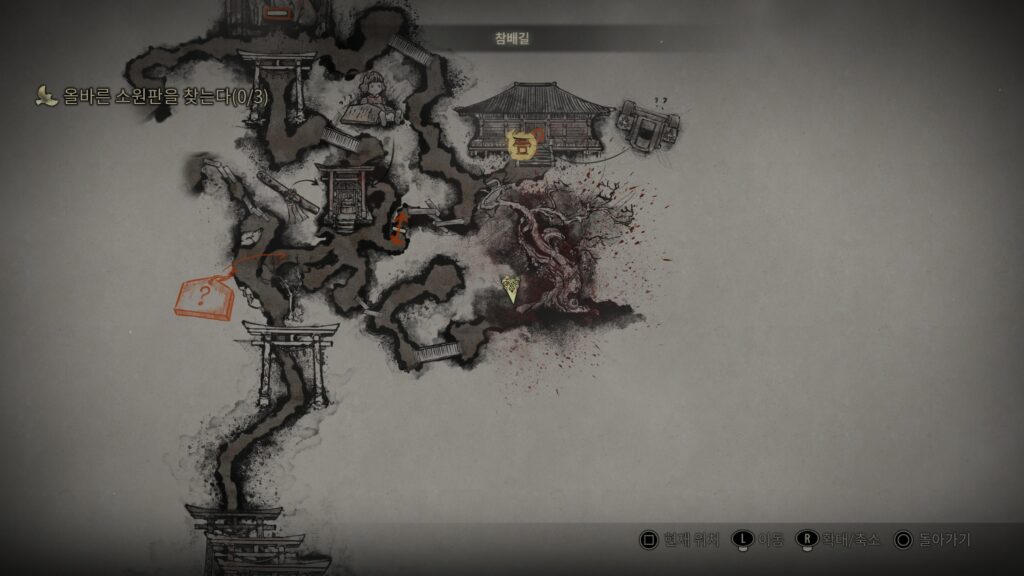Click the orange question-mark plaque marker
This screenshot has width=1024, height=576.
coord(204,297)
